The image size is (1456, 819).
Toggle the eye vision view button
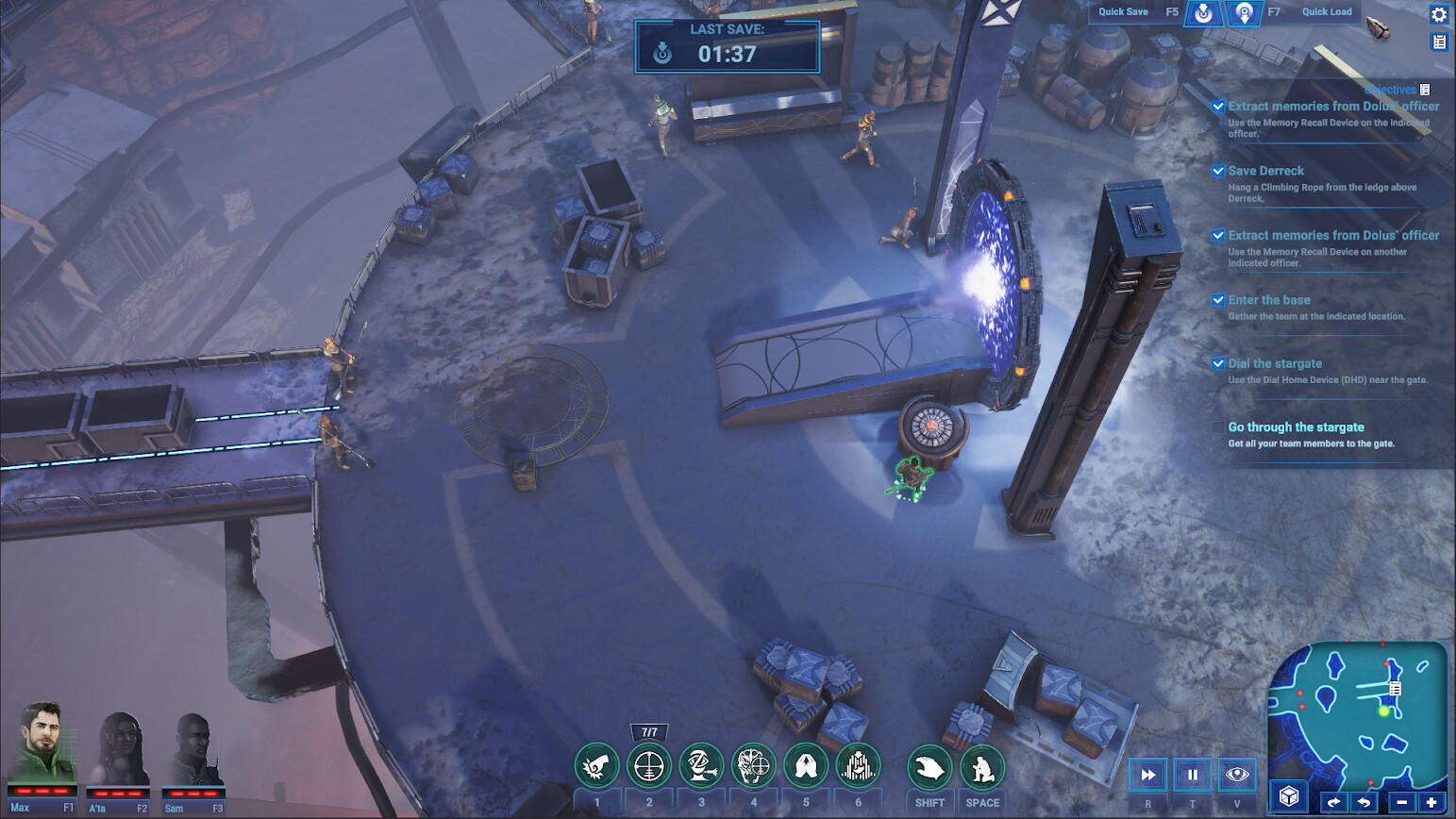[x=1236, y=775]
